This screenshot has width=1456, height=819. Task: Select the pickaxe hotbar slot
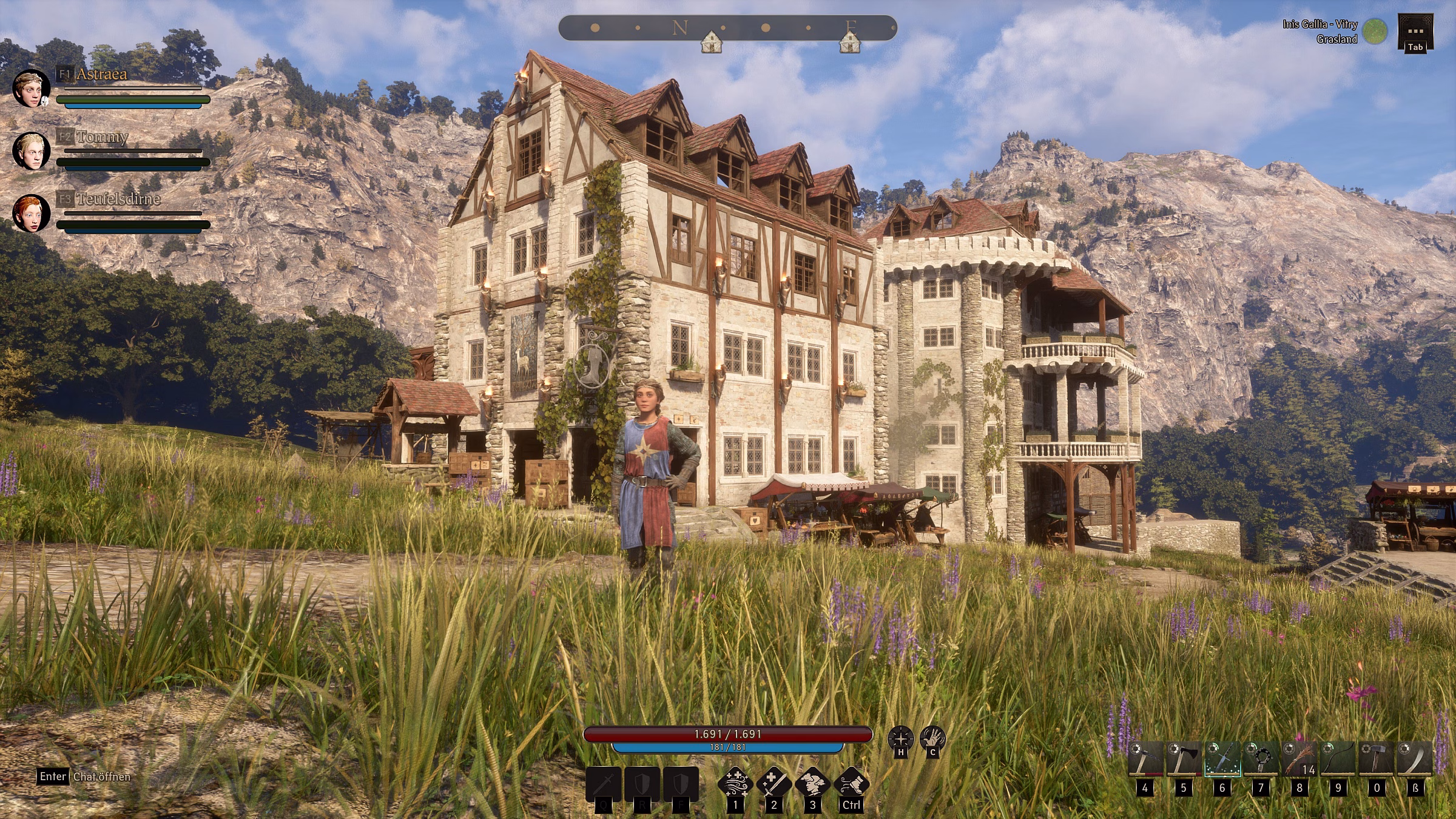pyautogui.click(x=1145, y=759)
